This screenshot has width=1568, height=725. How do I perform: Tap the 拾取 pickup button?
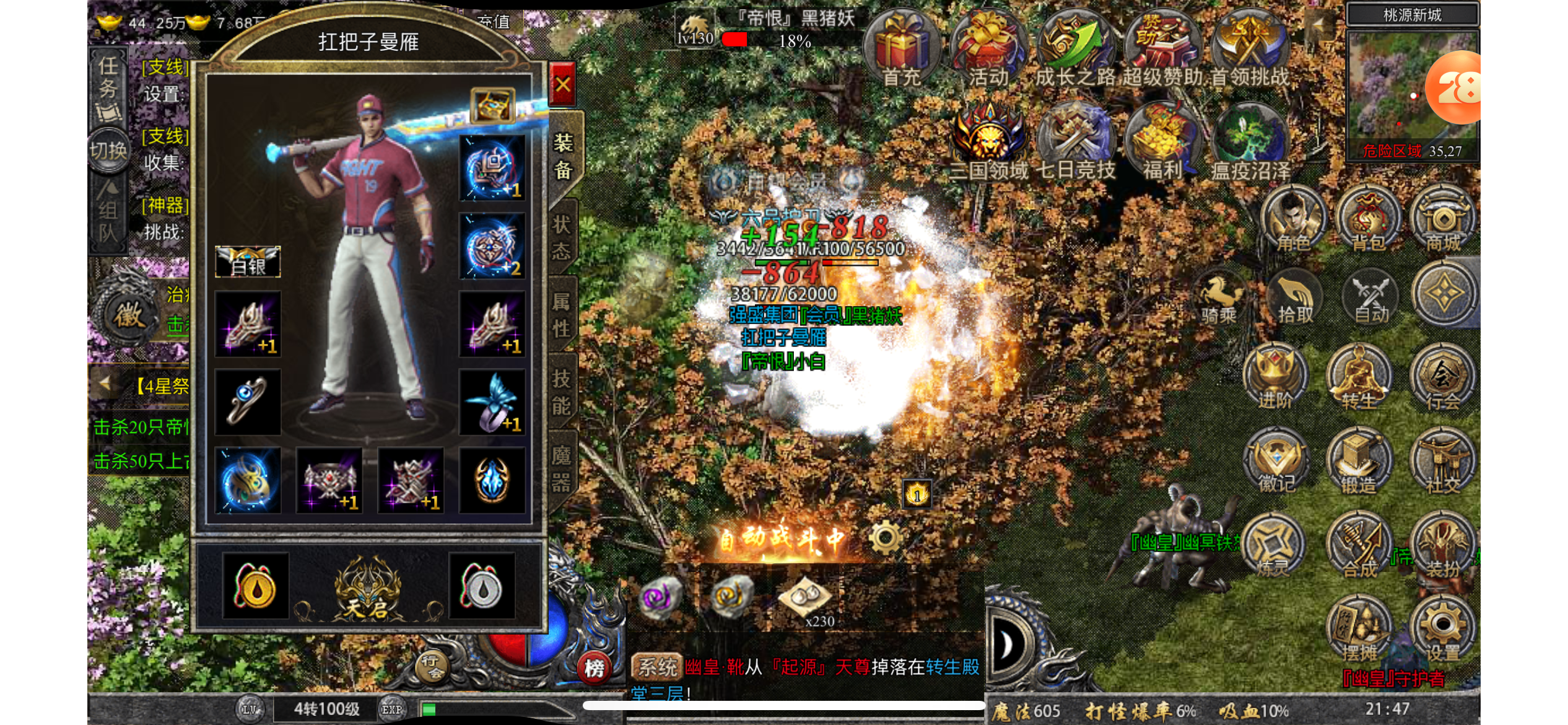coord(1295,299)
